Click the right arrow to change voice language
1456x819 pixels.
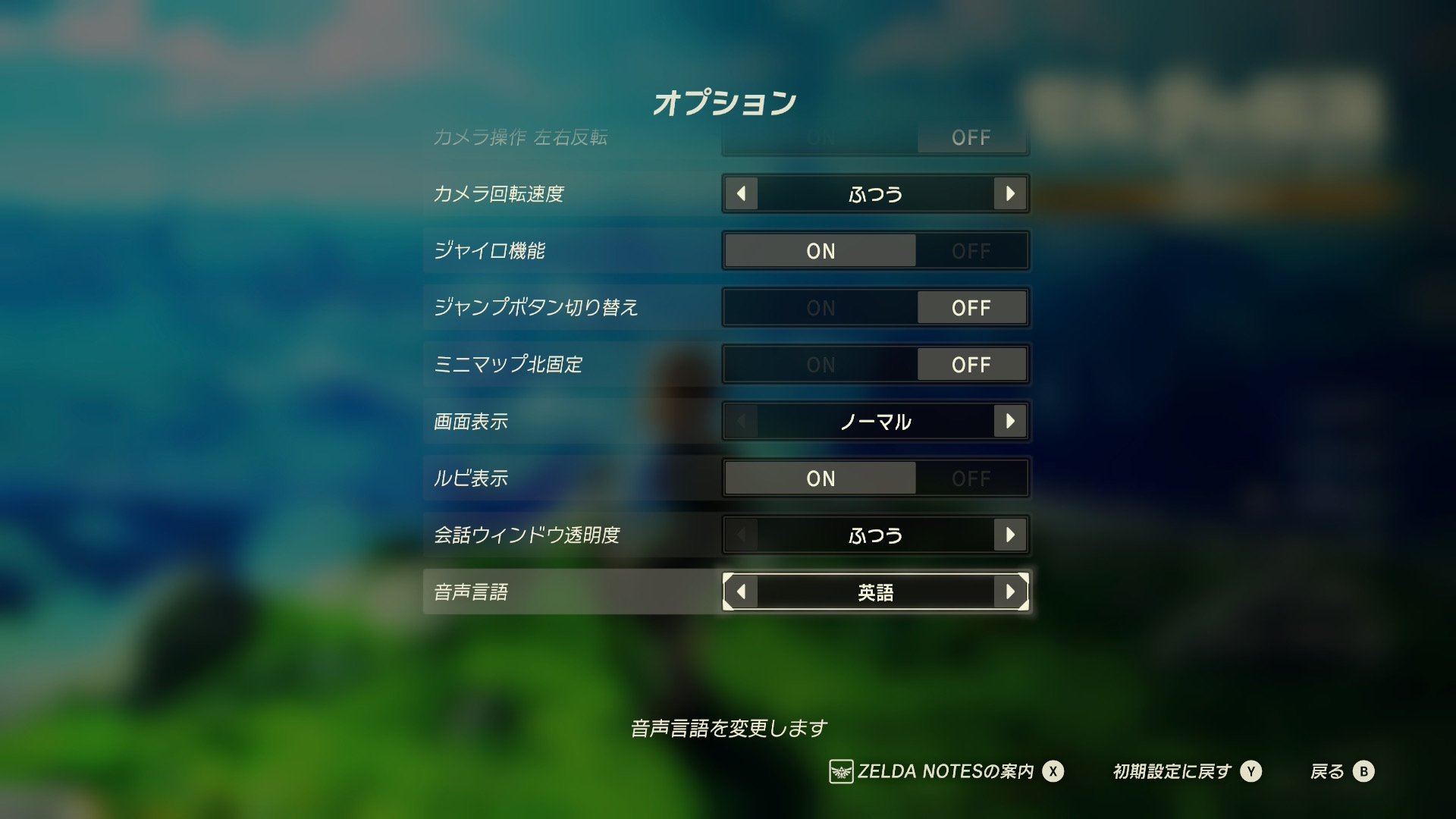(x=1010, y=592)
